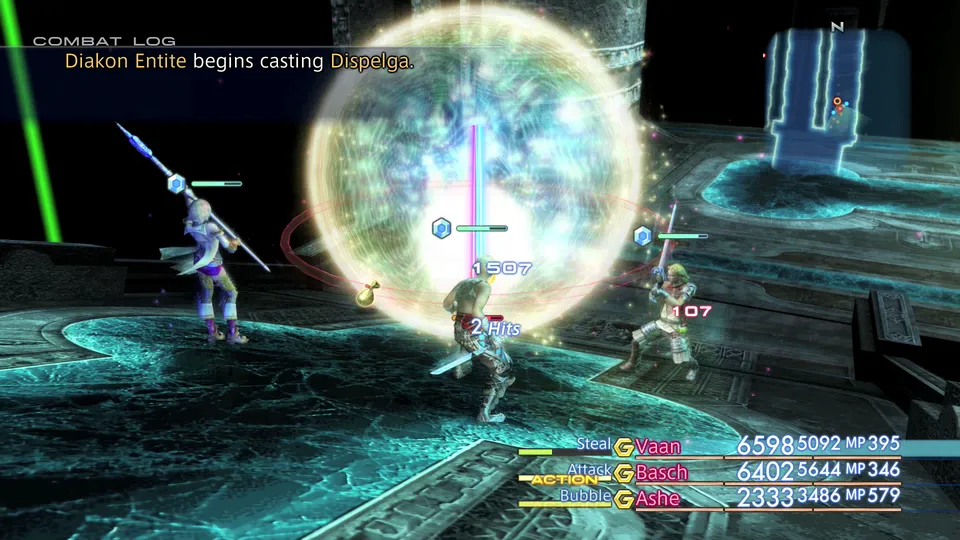The width and height of the screenshot is (960, 540).
Task: Toggle the gambit icon beside Vaan
Action: (x=624, y=446)
